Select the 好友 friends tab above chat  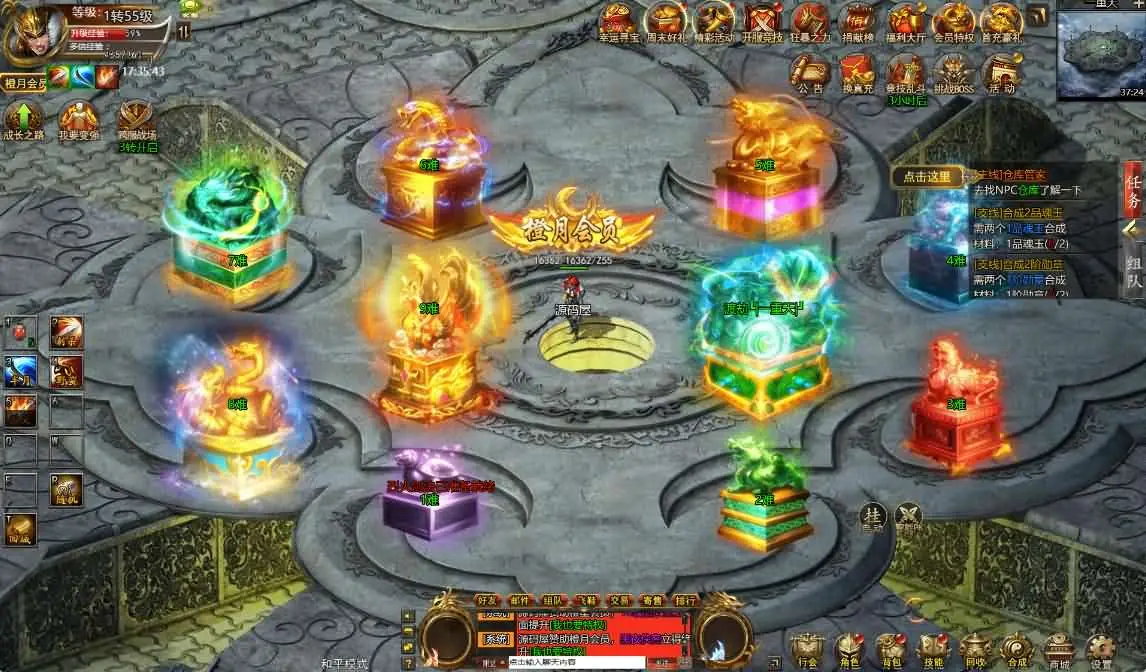(x=488, y=600)
